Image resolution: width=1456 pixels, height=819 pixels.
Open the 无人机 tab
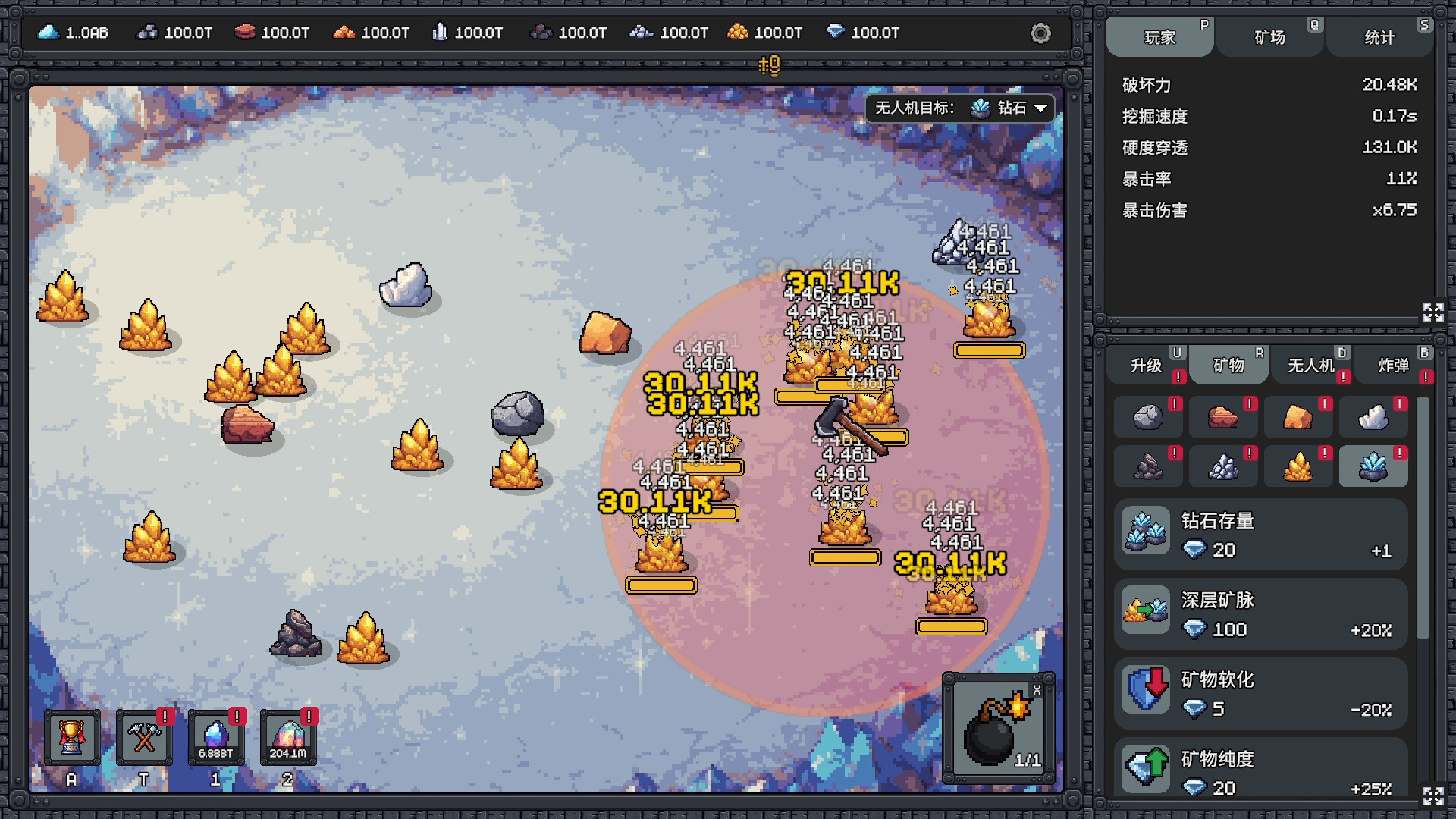[1311, 365]
